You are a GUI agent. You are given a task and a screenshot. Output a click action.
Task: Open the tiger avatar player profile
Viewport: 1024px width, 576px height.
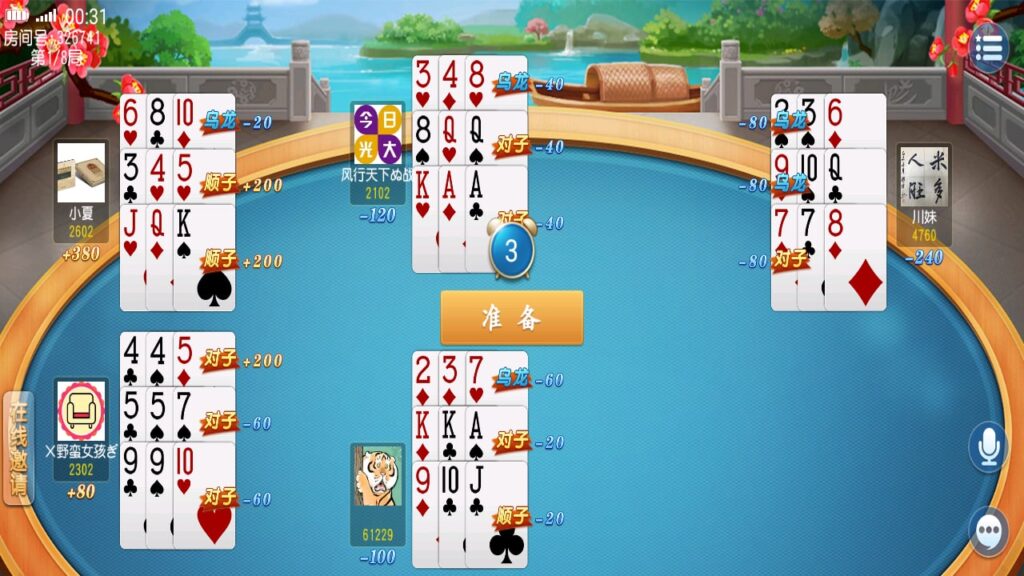[x=378, y=476]
